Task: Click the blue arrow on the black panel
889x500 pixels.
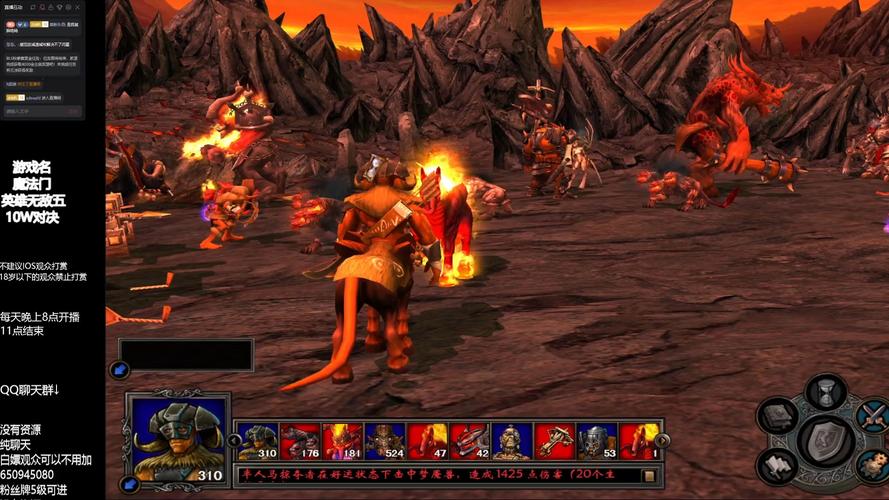Action: (121, 370)
